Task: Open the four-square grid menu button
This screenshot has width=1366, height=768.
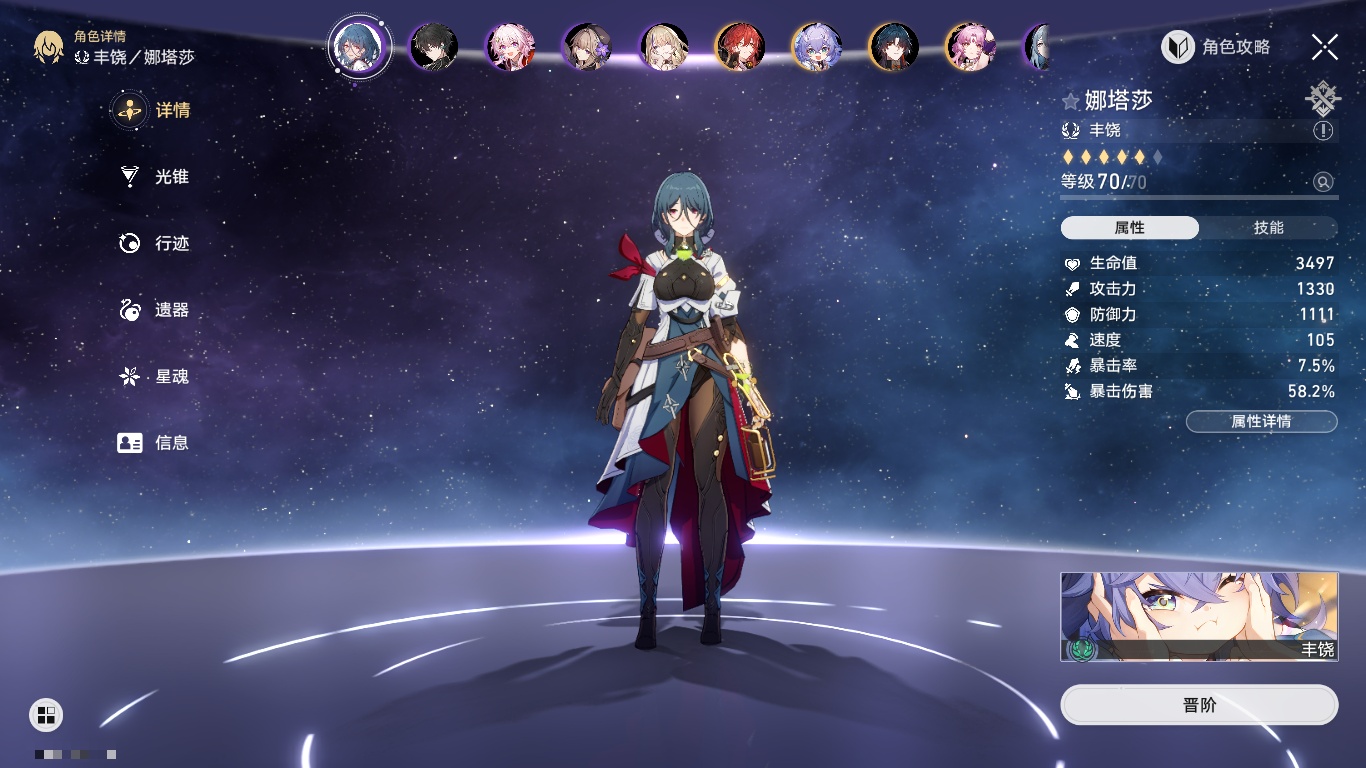Action: (46, 714)
